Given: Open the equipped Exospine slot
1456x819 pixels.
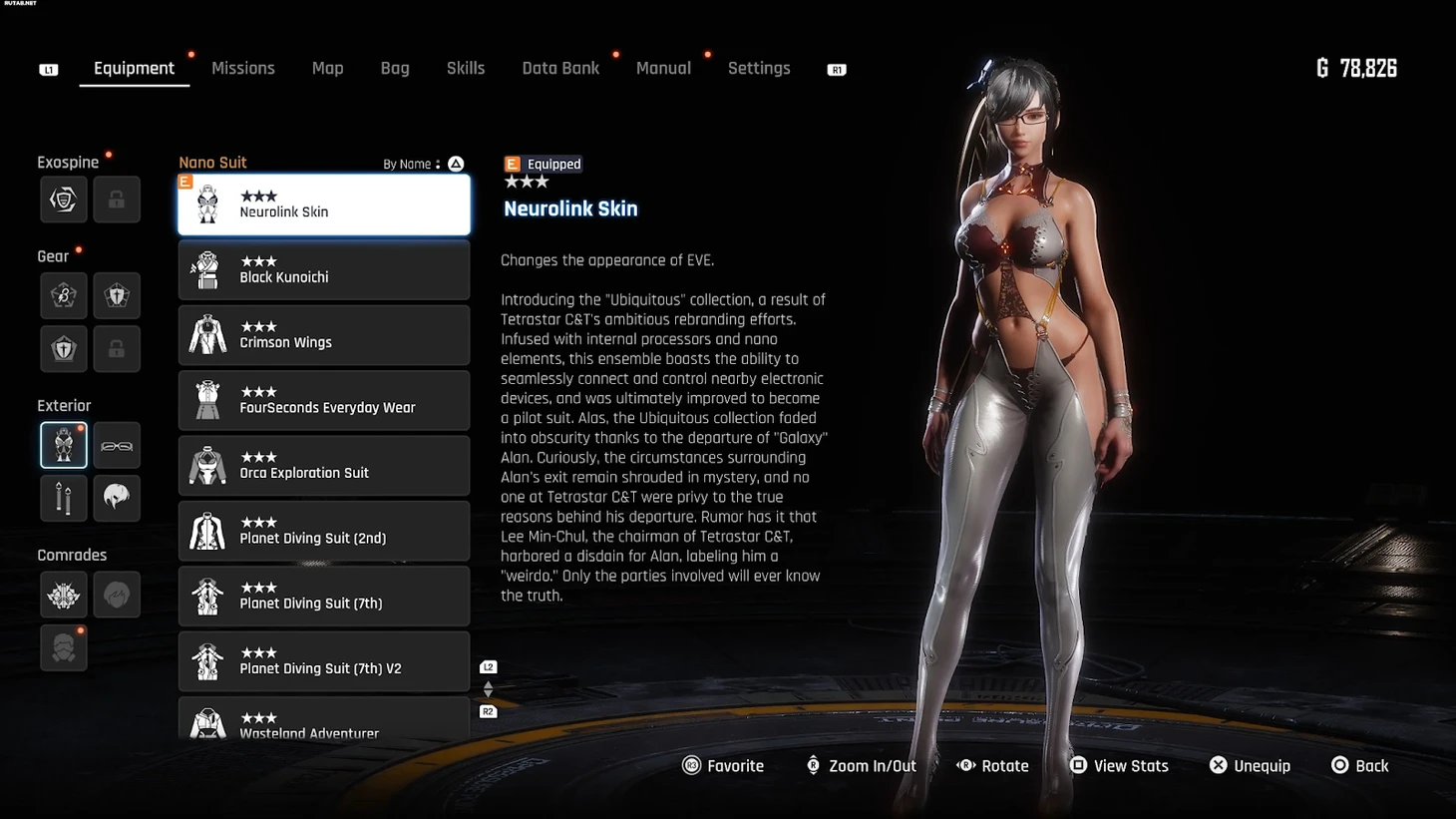Looking at the screenshot, I should pyautogui.click(x=64, y=200).
